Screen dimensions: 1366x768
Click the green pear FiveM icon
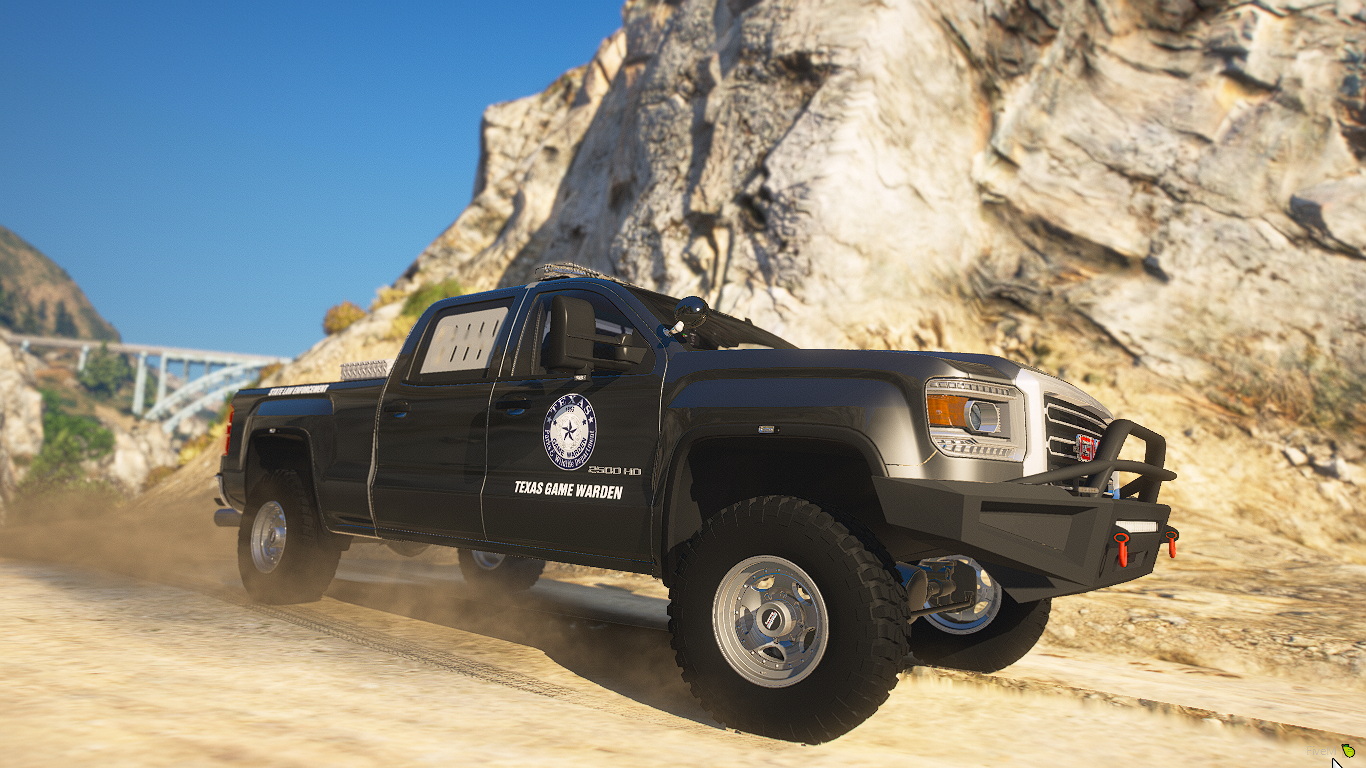[x=1348, y=750]
